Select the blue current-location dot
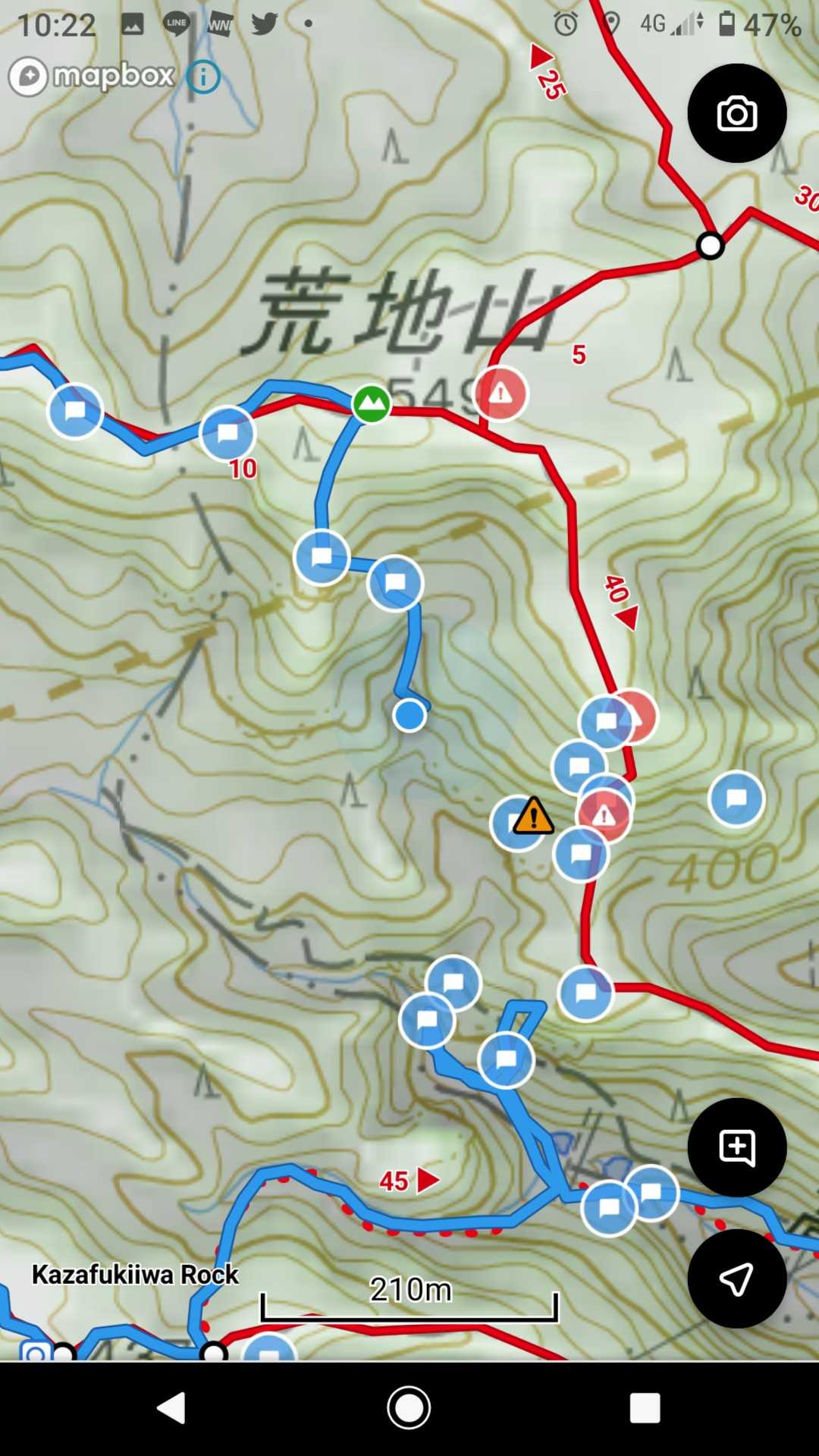819x1456 pixels. (409, 715)
